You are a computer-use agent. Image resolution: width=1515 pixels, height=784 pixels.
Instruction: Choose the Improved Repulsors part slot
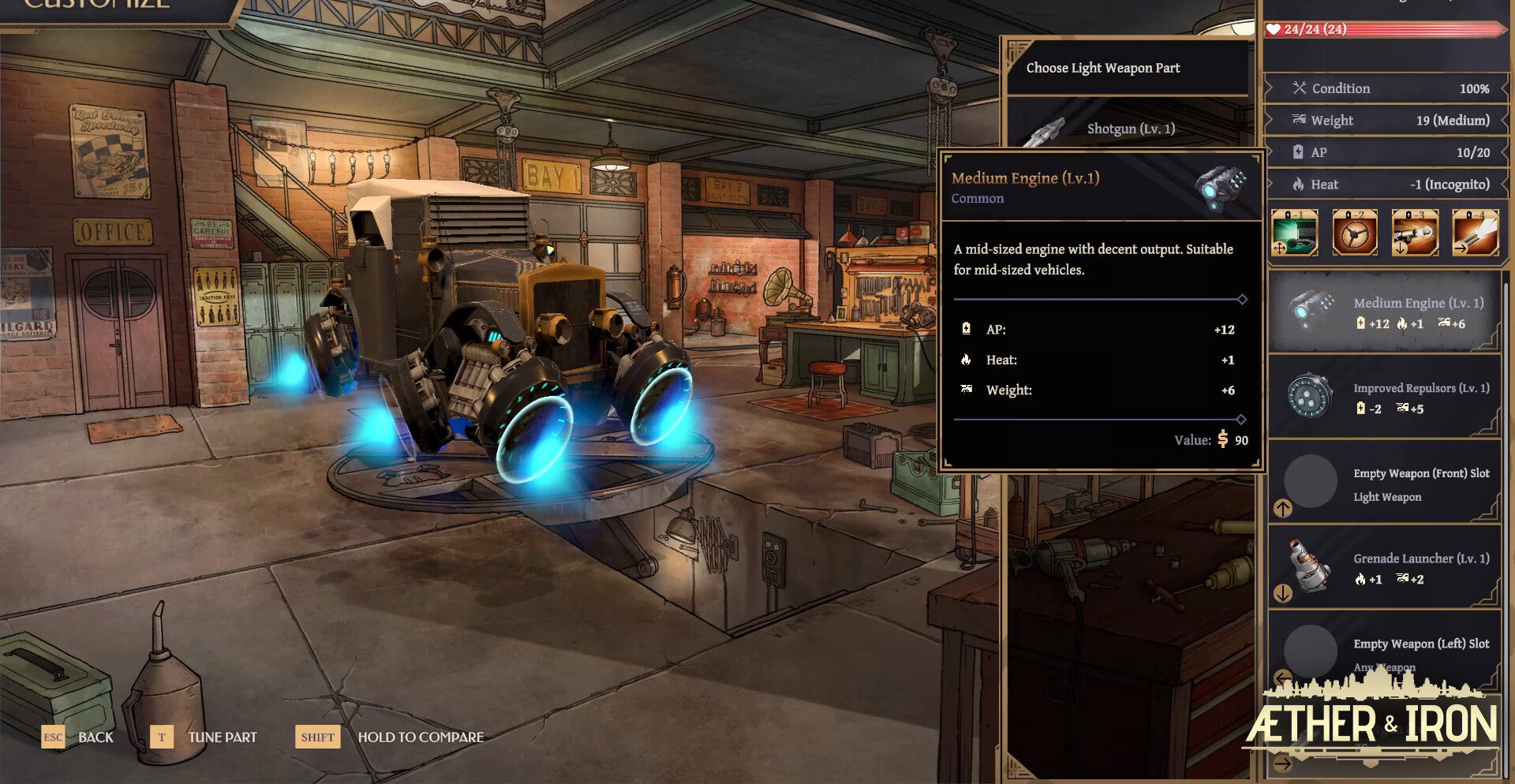pyautogui.click(x=1383, y=397)
